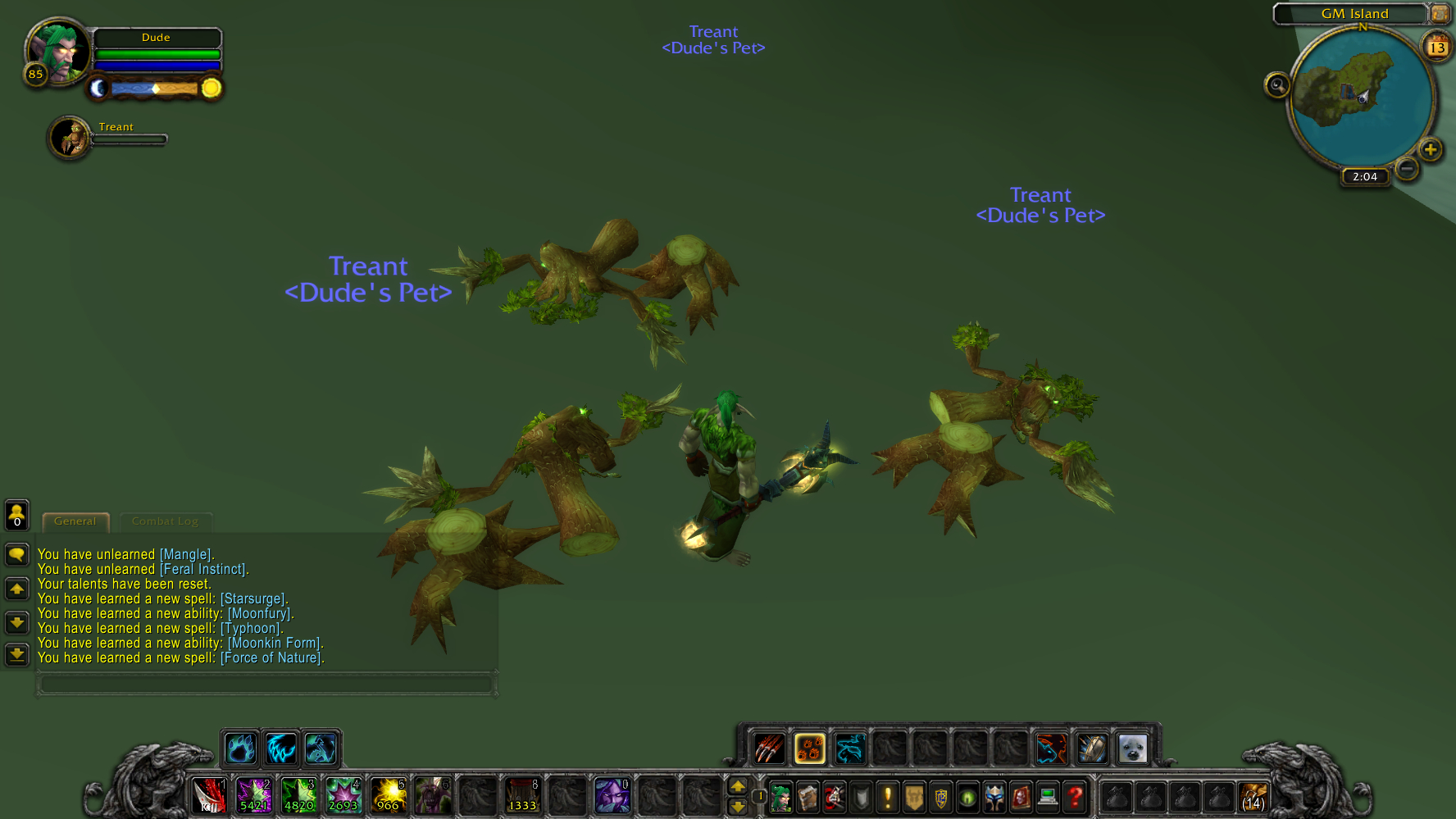
Task: Open the Guild panel icon
Action: [913, 797]
